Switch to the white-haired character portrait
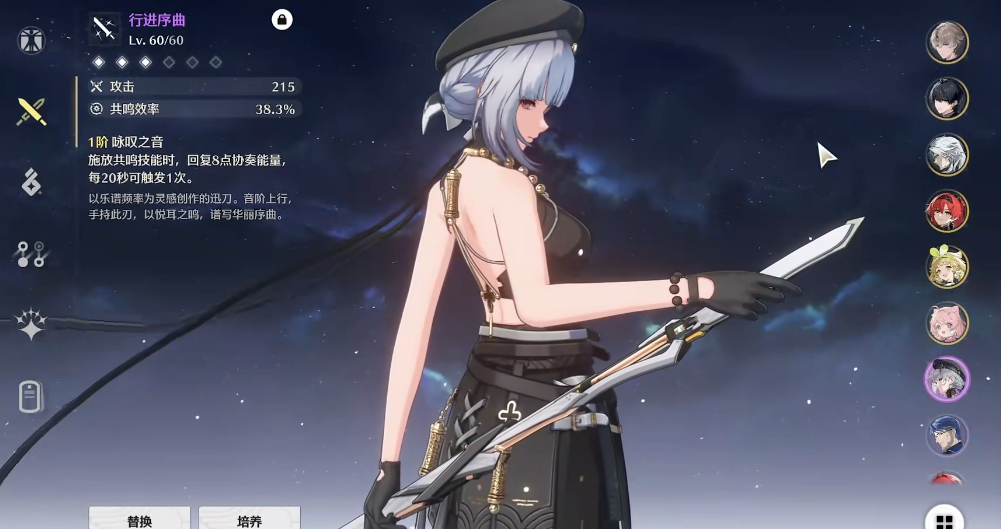Image resolution: width=1001 pixels, height=529 pixels. [946, 155]
